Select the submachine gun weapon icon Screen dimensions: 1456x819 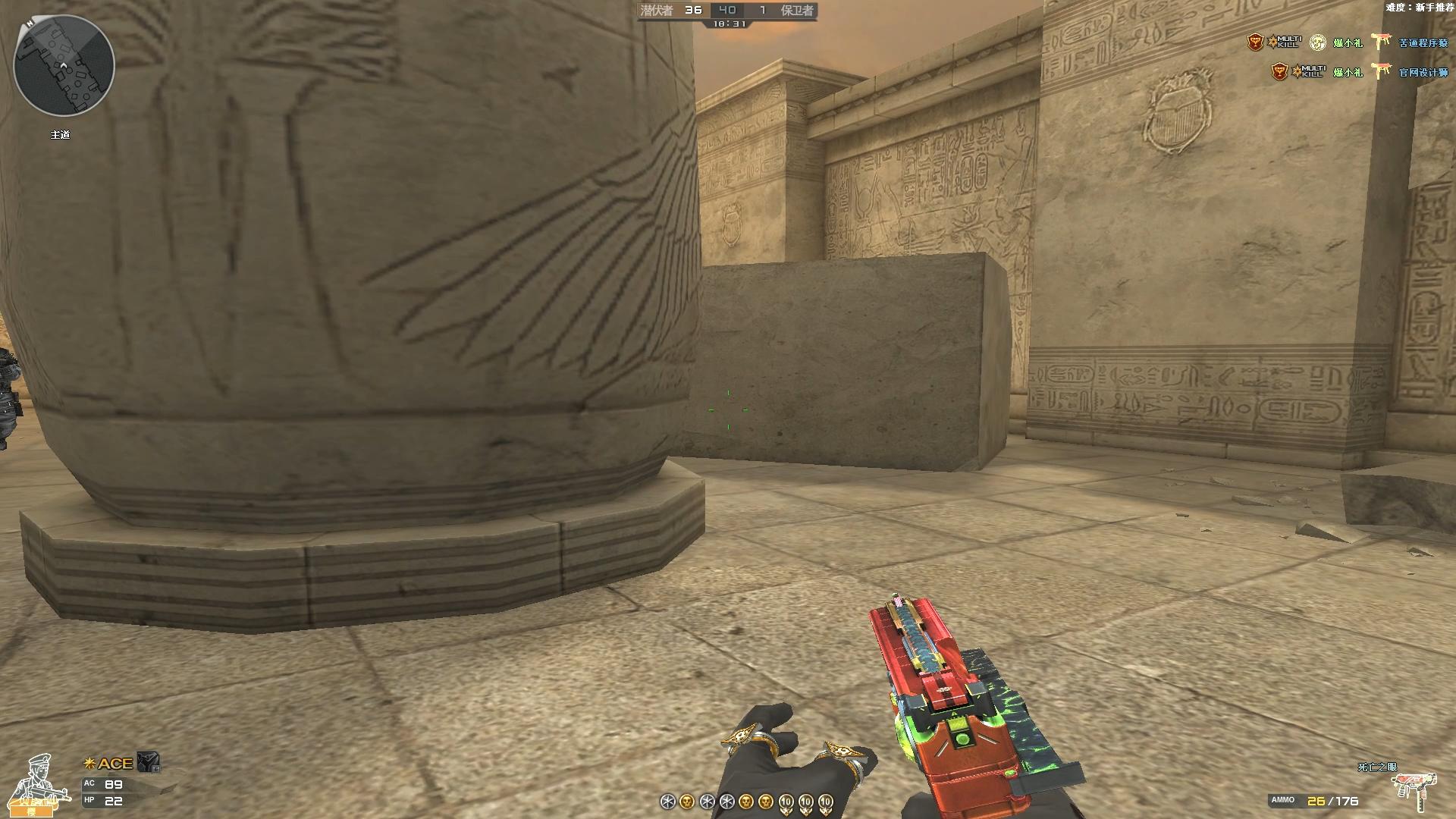(x=1417, y=791)
